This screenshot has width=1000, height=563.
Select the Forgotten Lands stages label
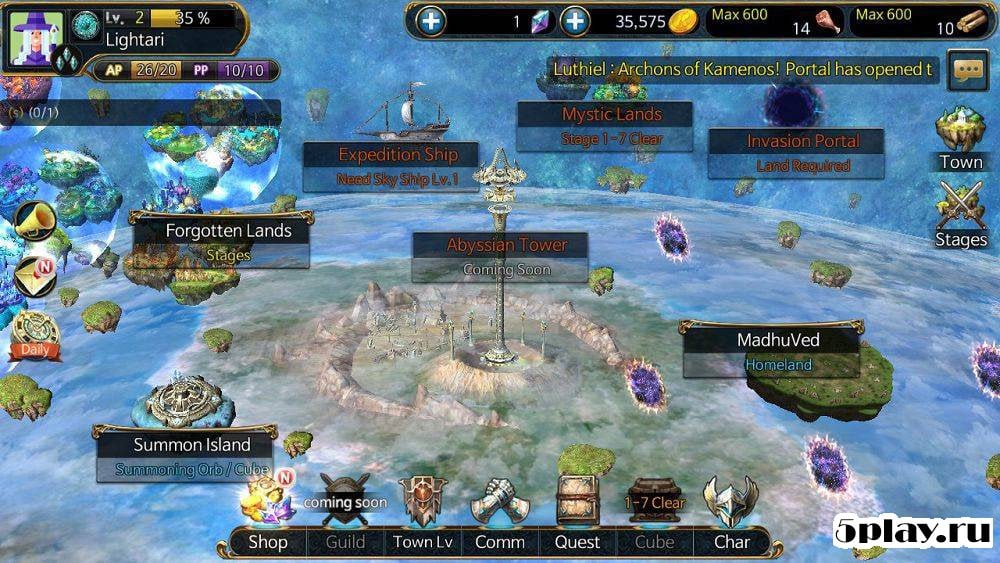point(228,241)
